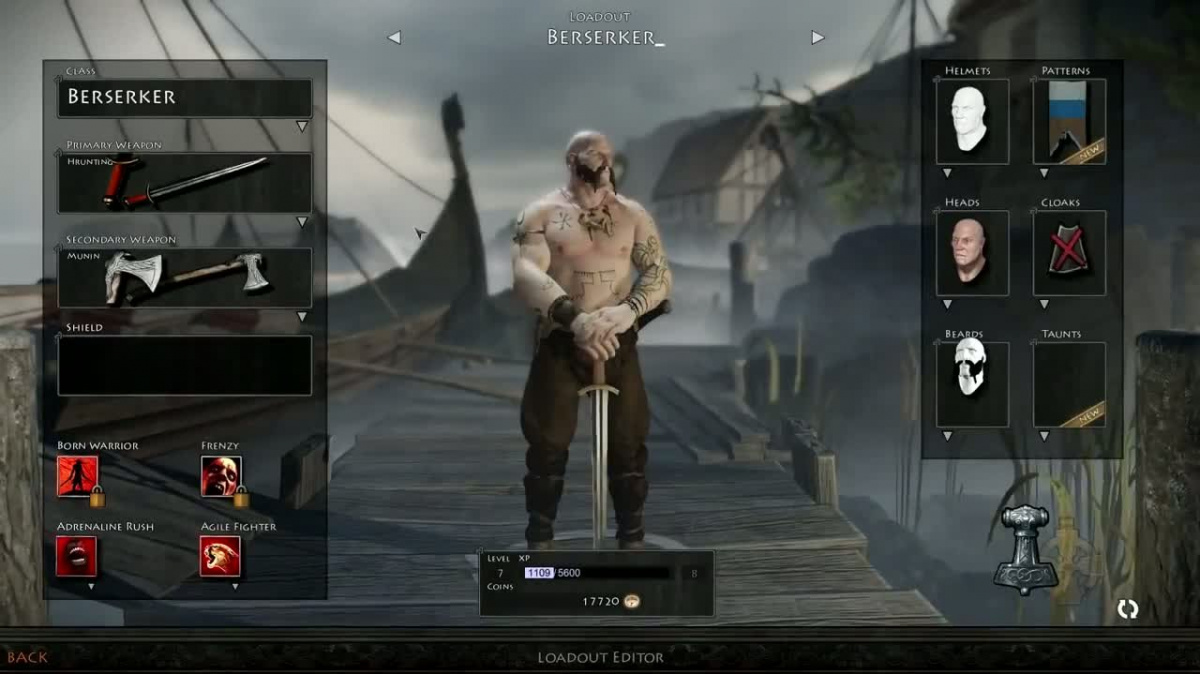The height and width of the screenshot is (674, 1200).
Task: Open the Patterns customization slot
Action: (1069, 121)
